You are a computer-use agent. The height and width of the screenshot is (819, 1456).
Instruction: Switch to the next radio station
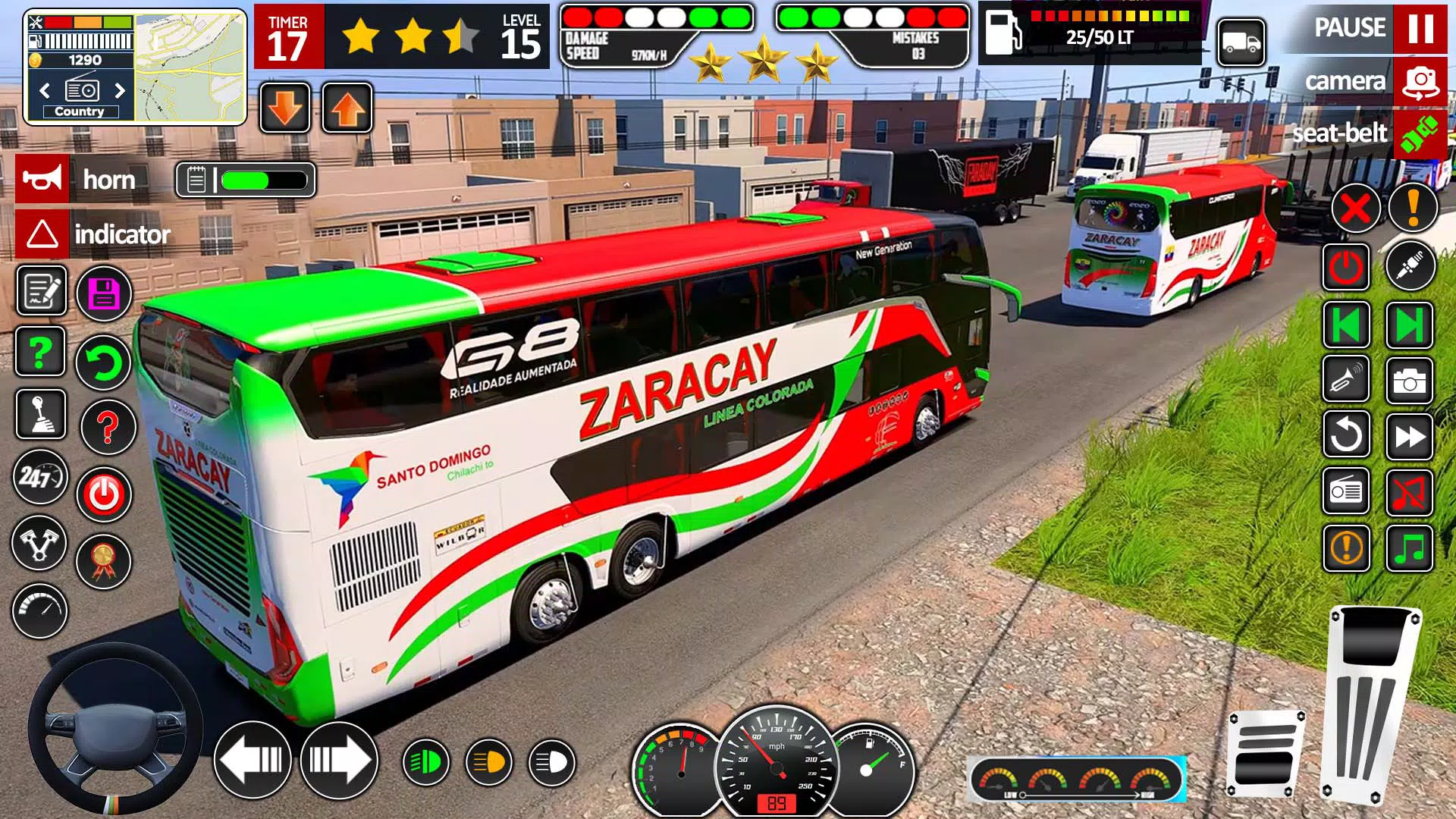(120, 91)
